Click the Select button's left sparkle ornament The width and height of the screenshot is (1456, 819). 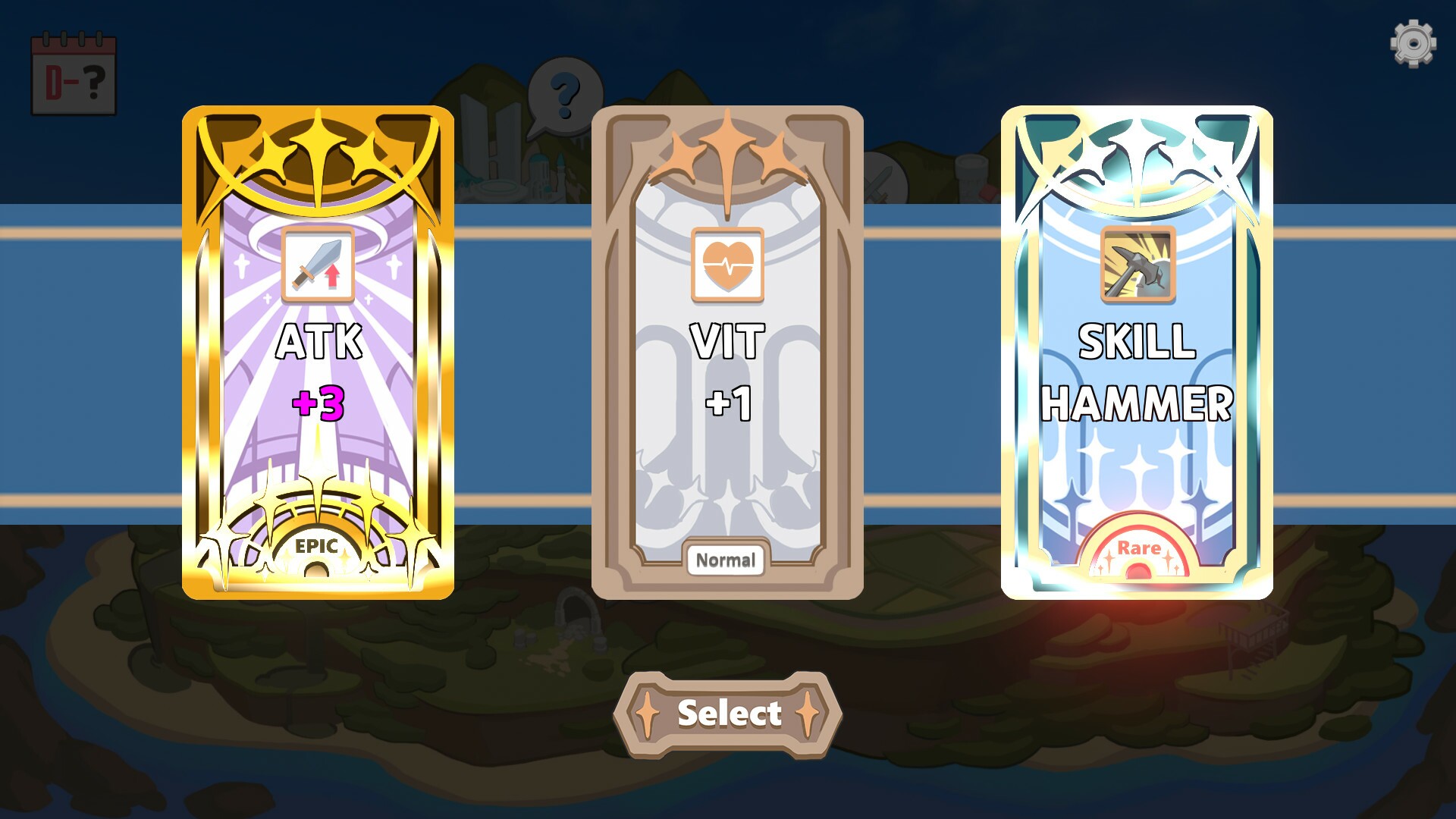click(x=648, y=711)
